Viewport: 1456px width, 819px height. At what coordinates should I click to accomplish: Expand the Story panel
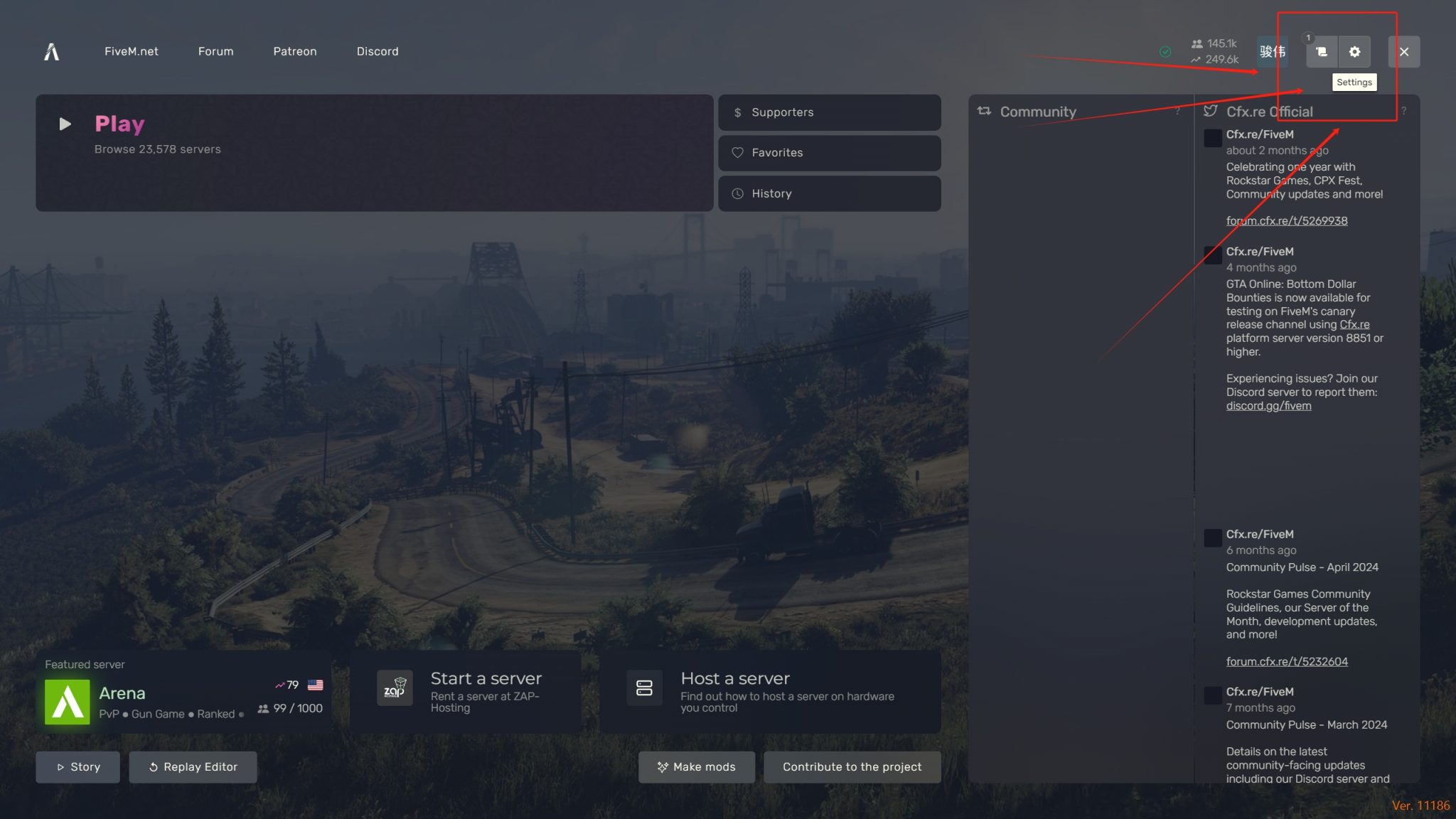tap(77, 766)
